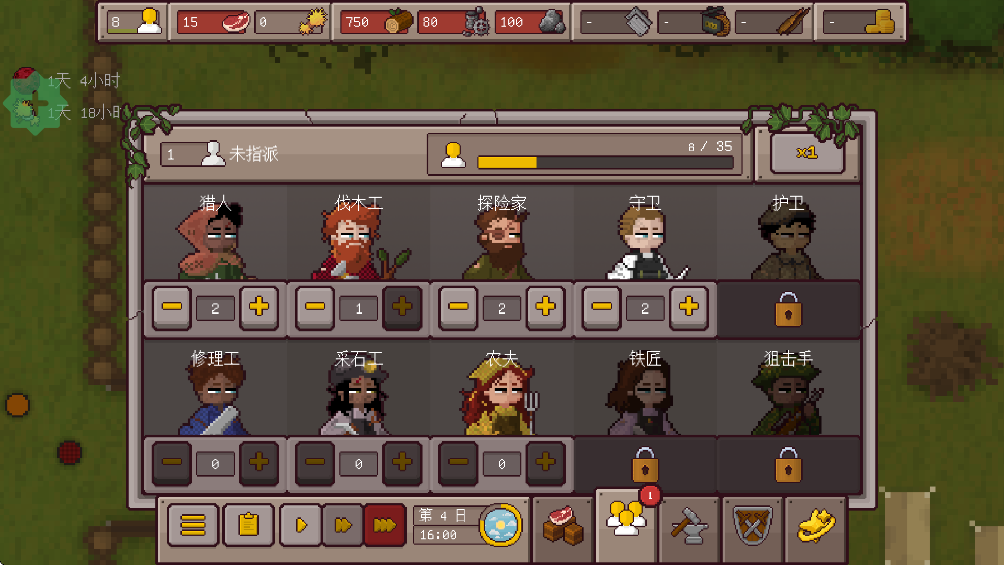Viewport: 1004px width, 565px height.
Task: Remove one Hunter (猎人) worker
Action: (172, 308)
